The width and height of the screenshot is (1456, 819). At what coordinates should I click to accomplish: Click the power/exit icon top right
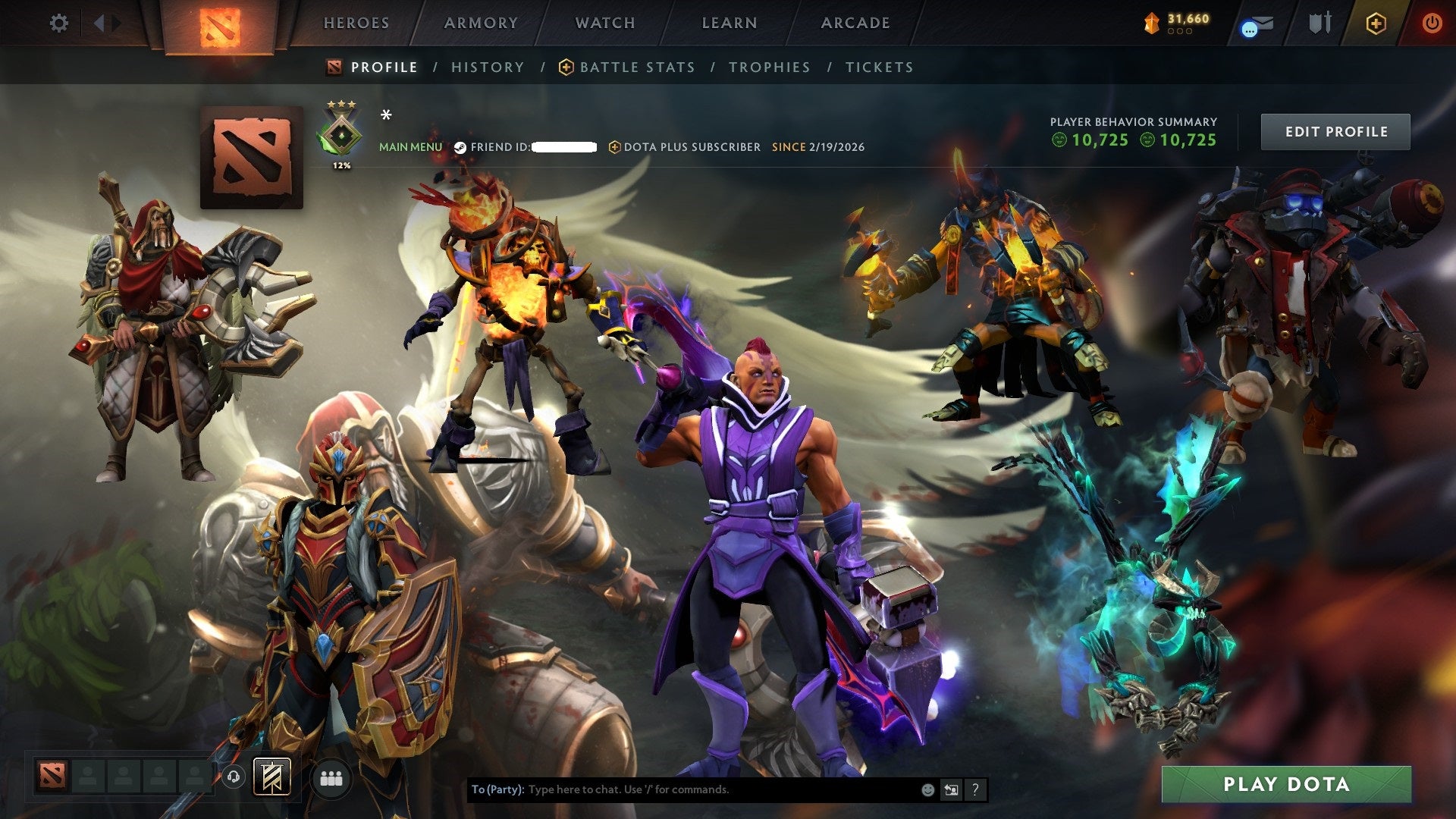pyautogui.click(x=1432, y=23)
